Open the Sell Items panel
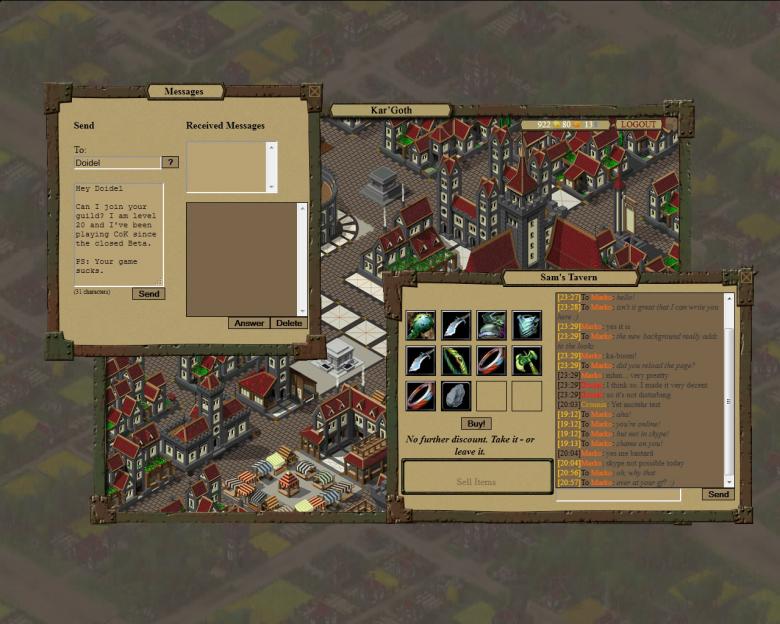Screen dimensions: 780x624 477,481
